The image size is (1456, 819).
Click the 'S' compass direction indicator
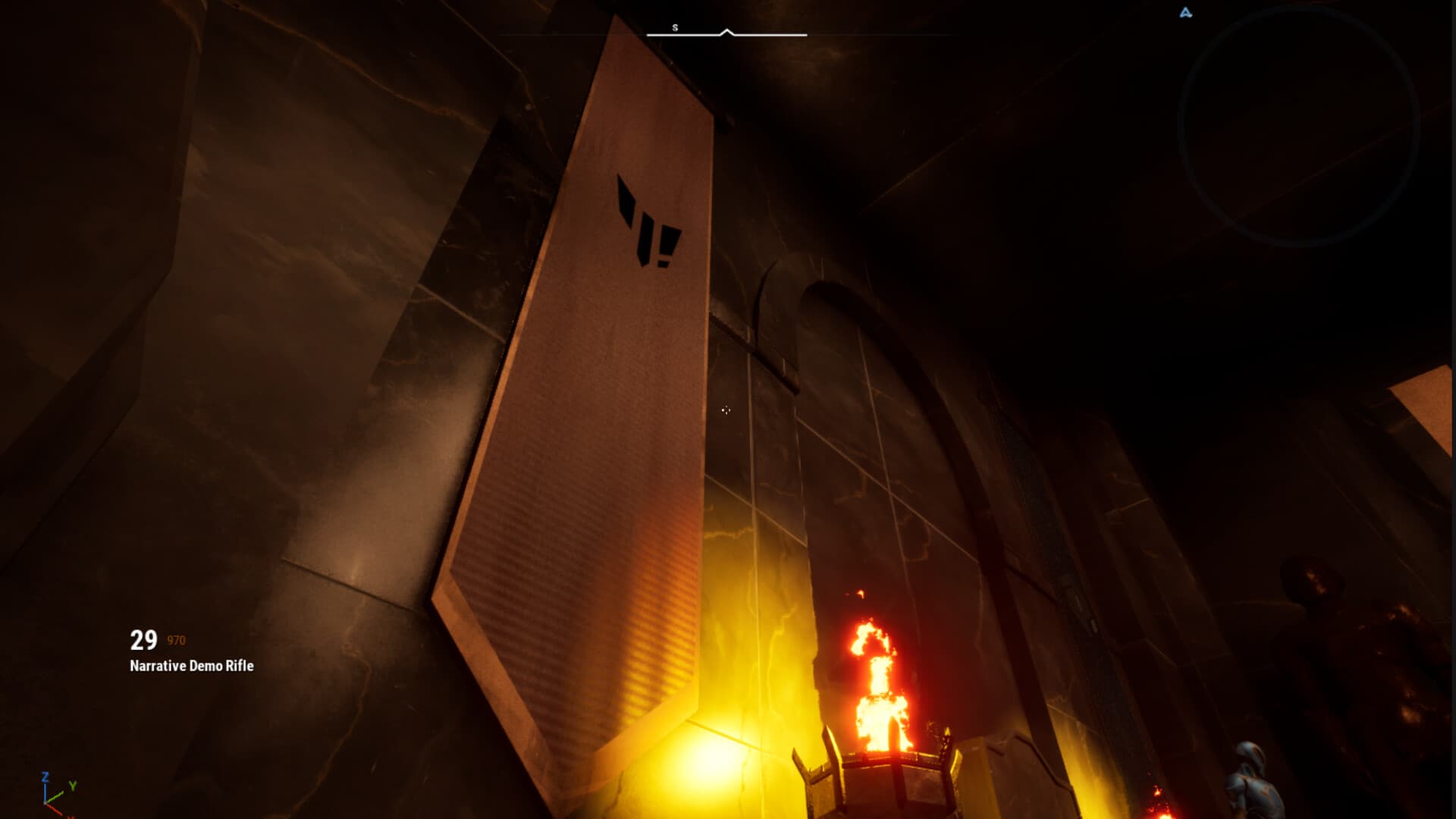tap(674, 27)
